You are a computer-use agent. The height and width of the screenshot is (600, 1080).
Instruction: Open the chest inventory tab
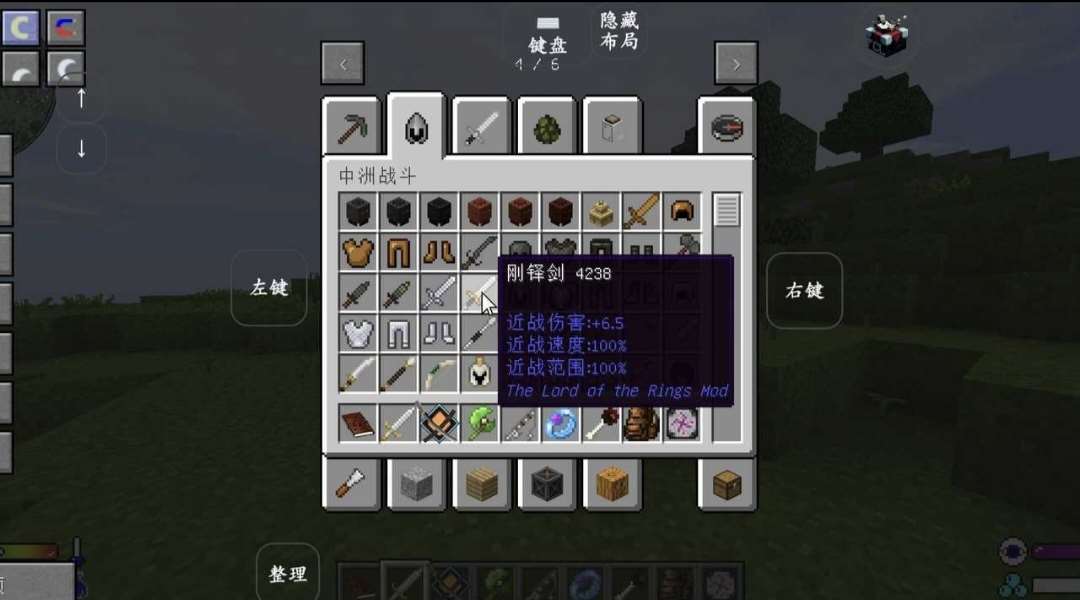coord(727,485)
